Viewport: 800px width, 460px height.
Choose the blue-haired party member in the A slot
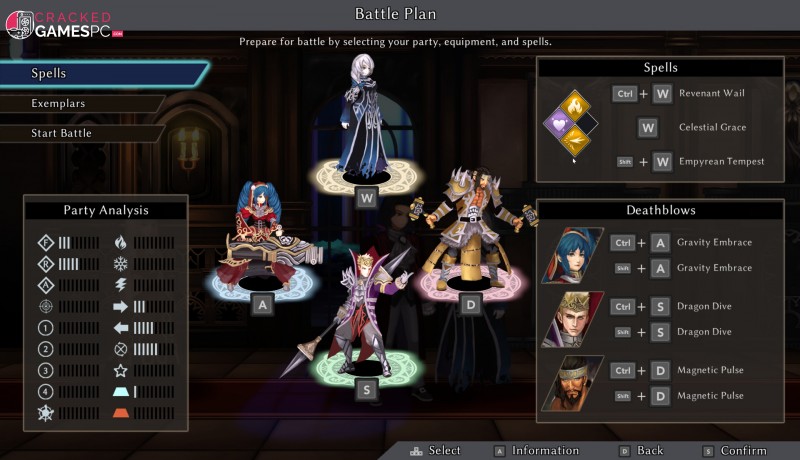pyautogui.click(x=262, y=238)
